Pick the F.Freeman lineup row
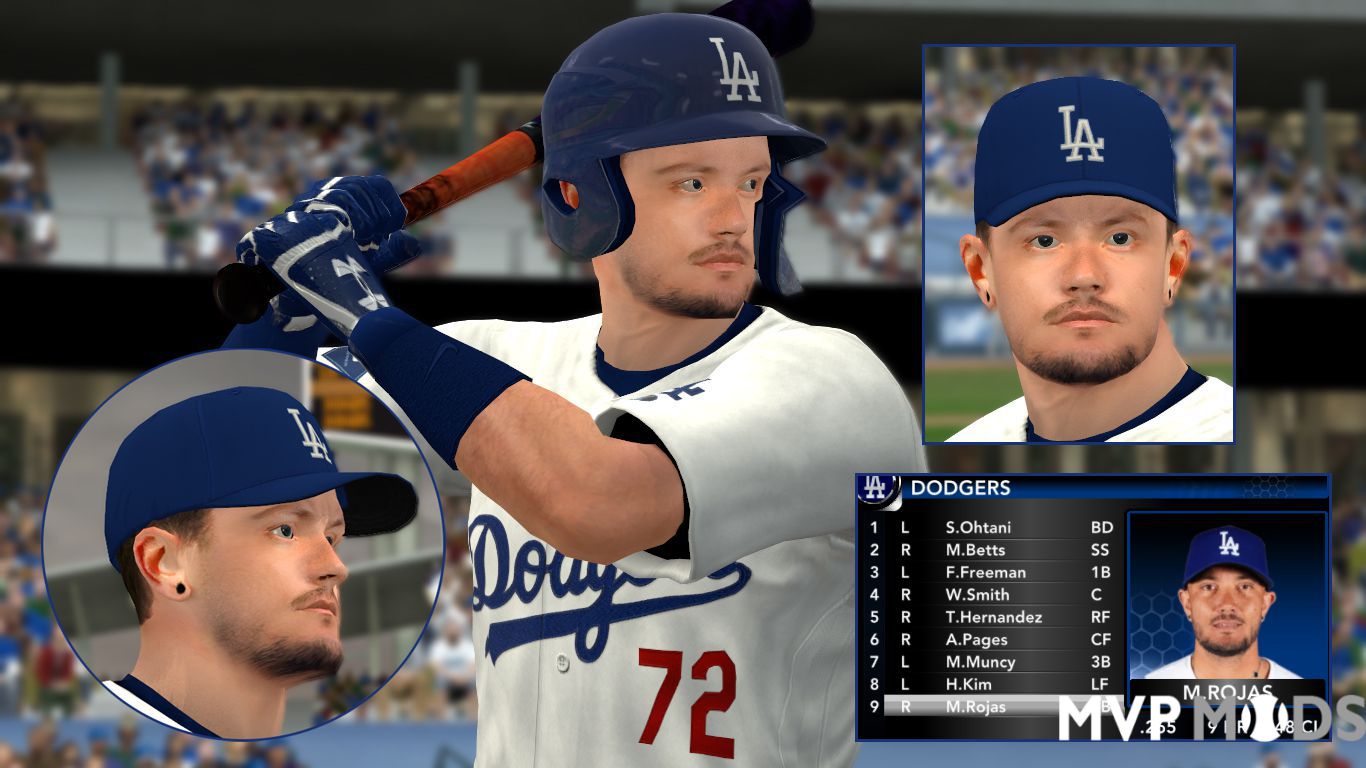The image size is (1366, 768). 985,572
